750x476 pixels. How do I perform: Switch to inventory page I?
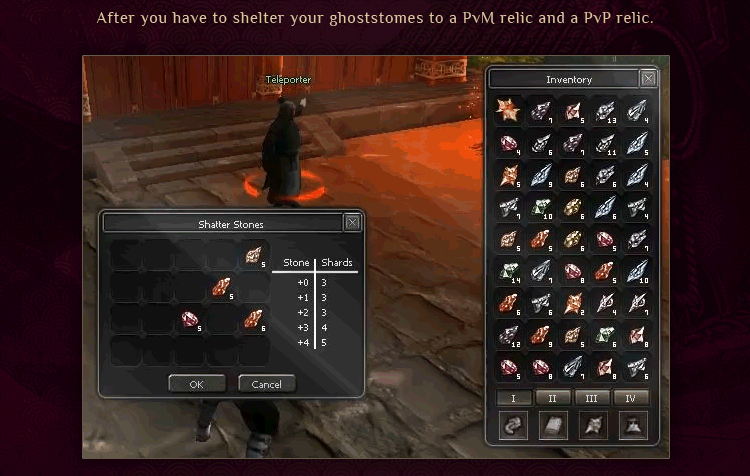(513, 398)
